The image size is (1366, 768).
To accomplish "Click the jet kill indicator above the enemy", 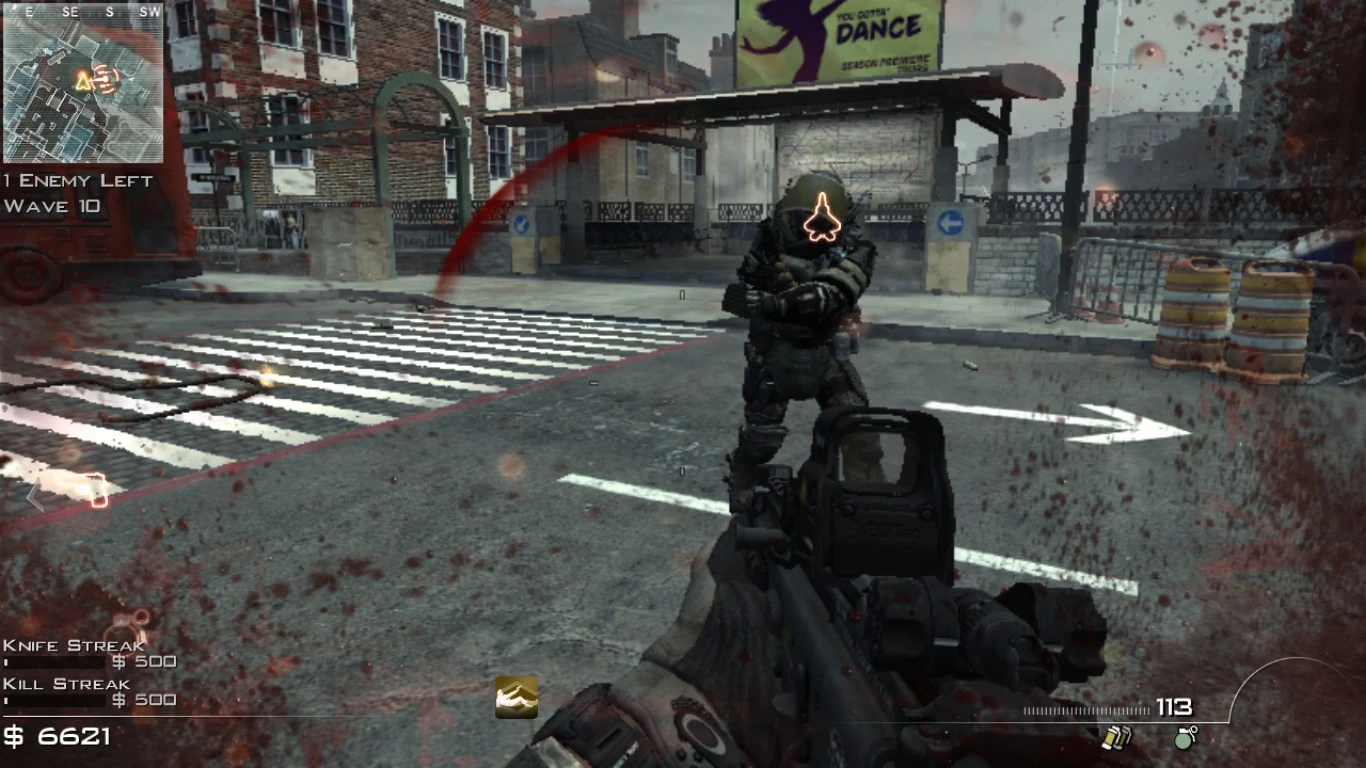I will click(822, 217).
